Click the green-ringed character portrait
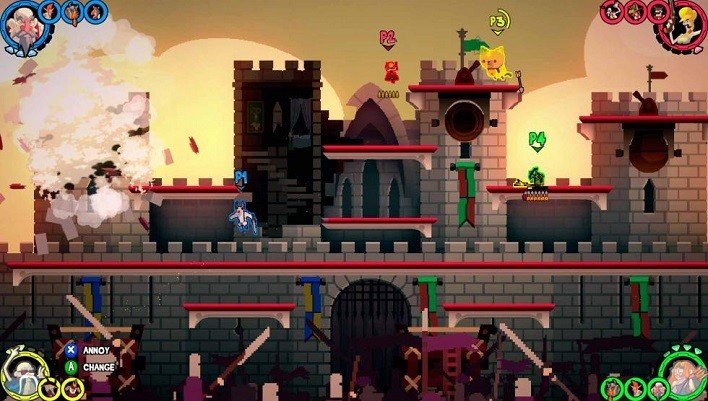 pyautogui.click(x=682, y=373)
